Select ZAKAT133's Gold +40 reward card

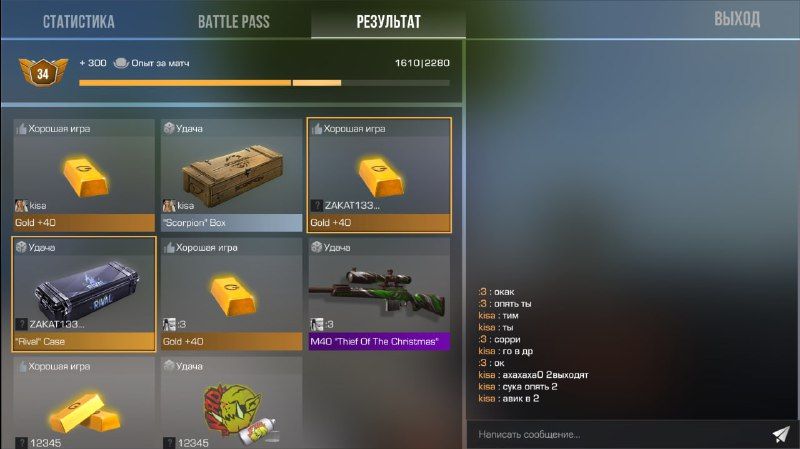tap(379, 175)
